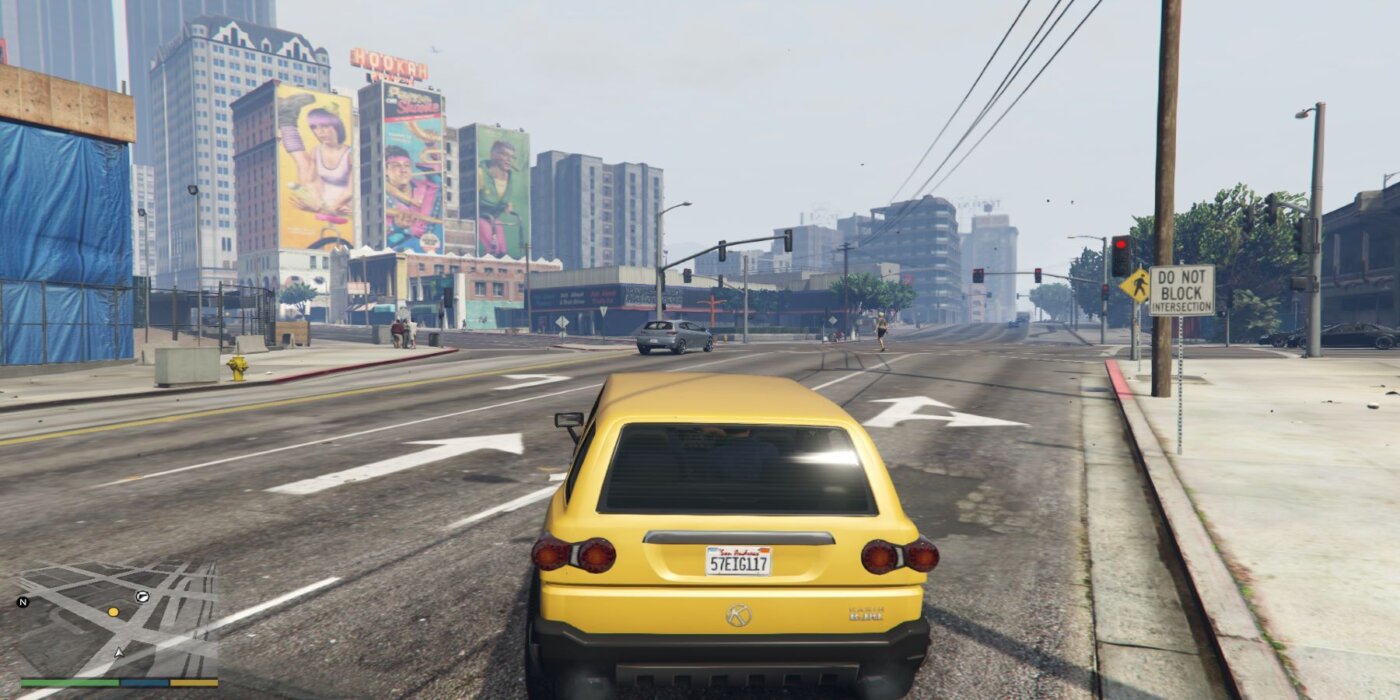The width and height of the screenshot is (1400, 700).
Task: Click the white player arrow on minimap
Action: point(120,652)
